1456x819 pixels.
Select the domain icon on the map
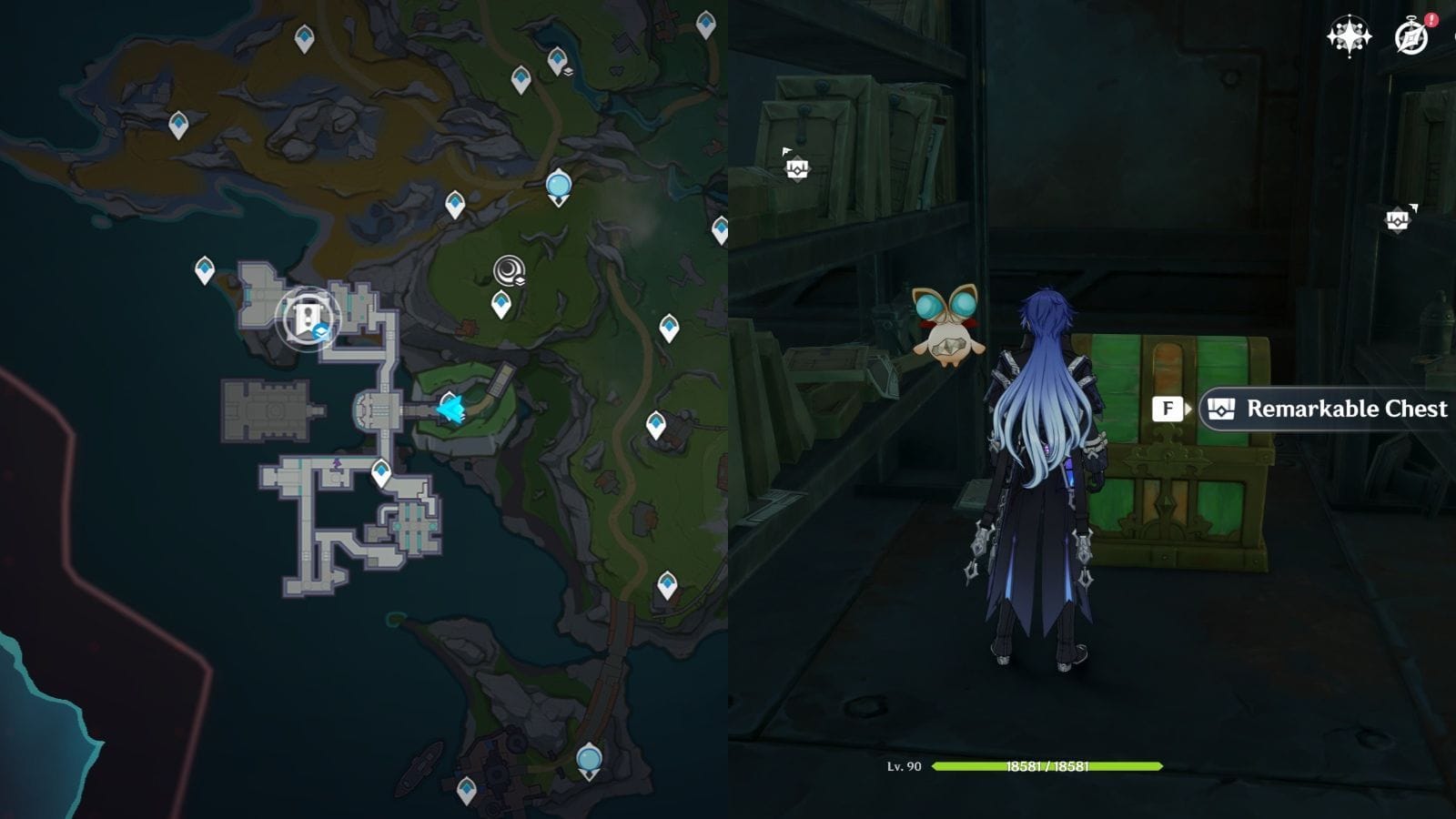click(508, 269)
